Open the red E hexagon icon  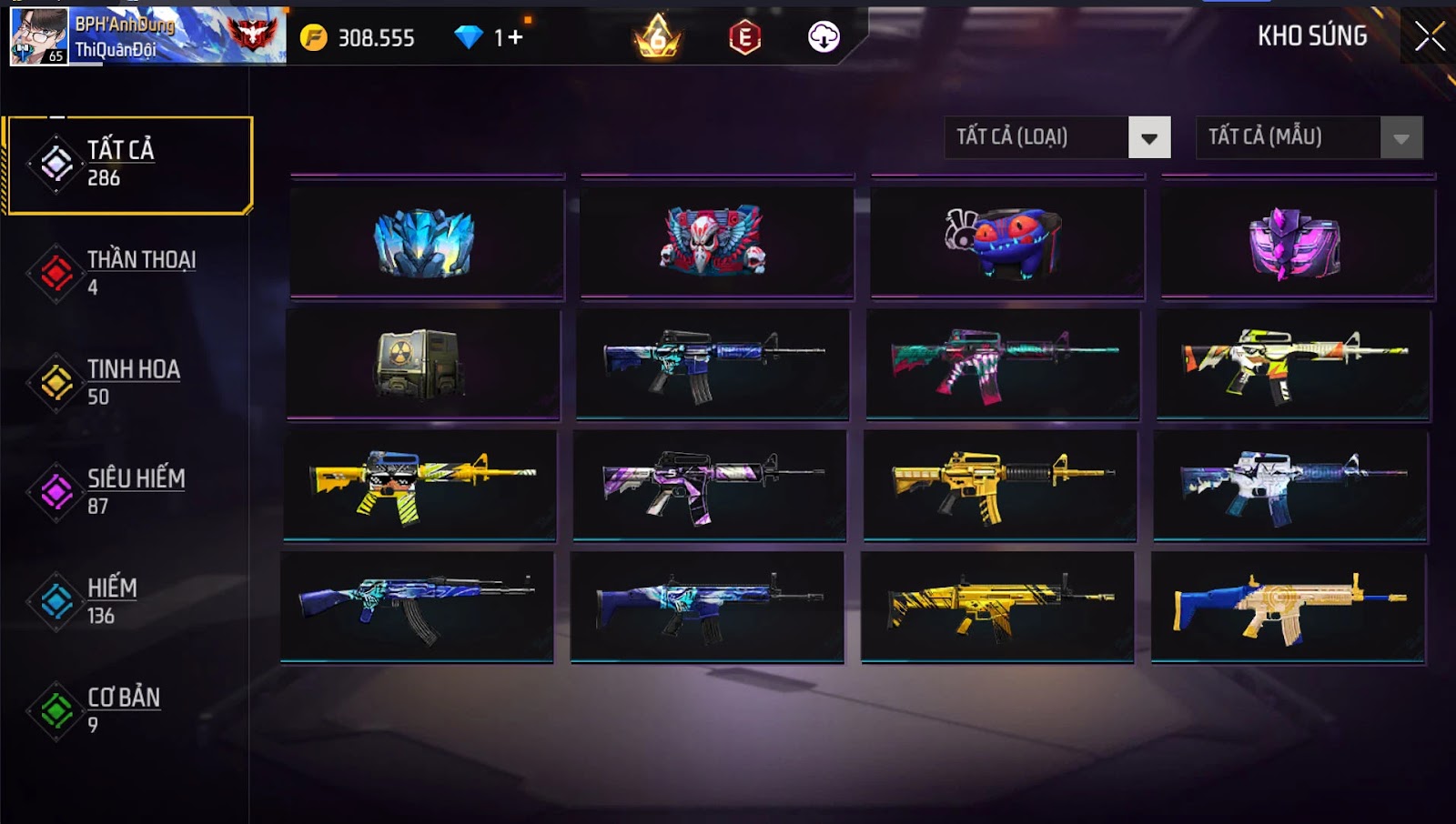tap(744, 37)
